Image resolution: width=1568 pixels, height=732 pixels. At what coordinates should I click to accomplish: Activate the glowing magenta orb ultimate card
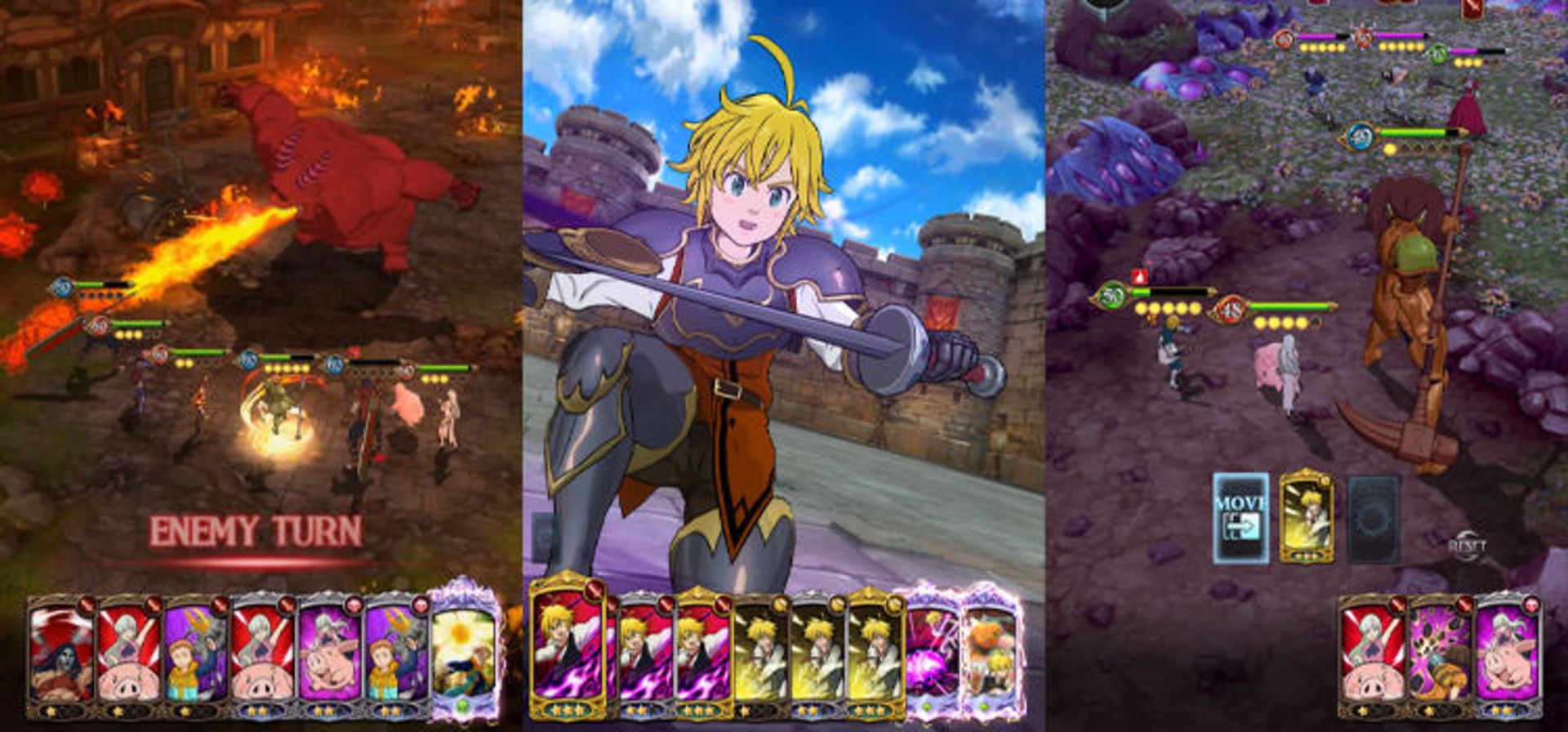(x=932, y=654)
